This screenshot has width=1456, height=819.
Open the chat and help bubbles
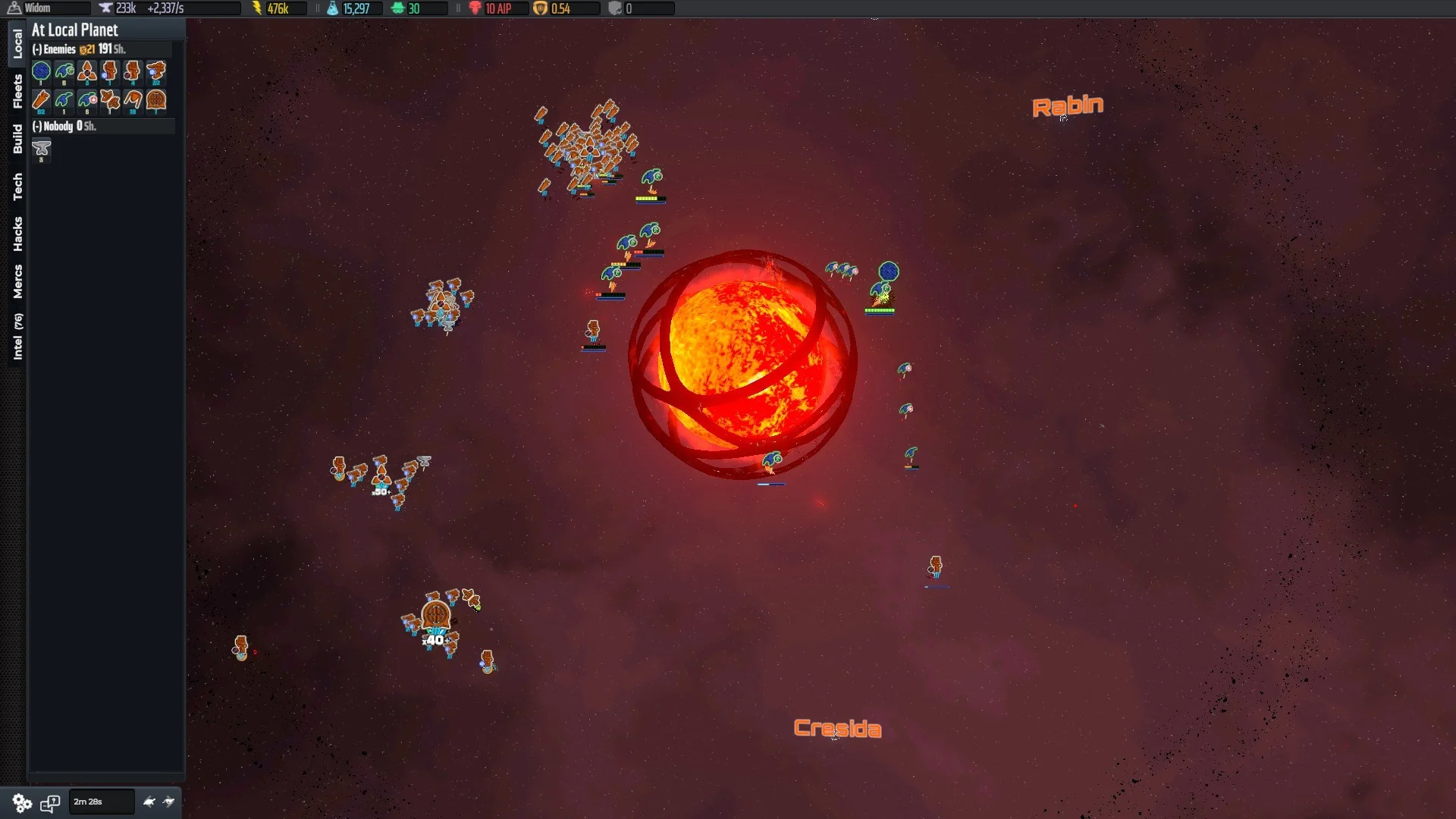pyautogui.click(x=50, y=802)
